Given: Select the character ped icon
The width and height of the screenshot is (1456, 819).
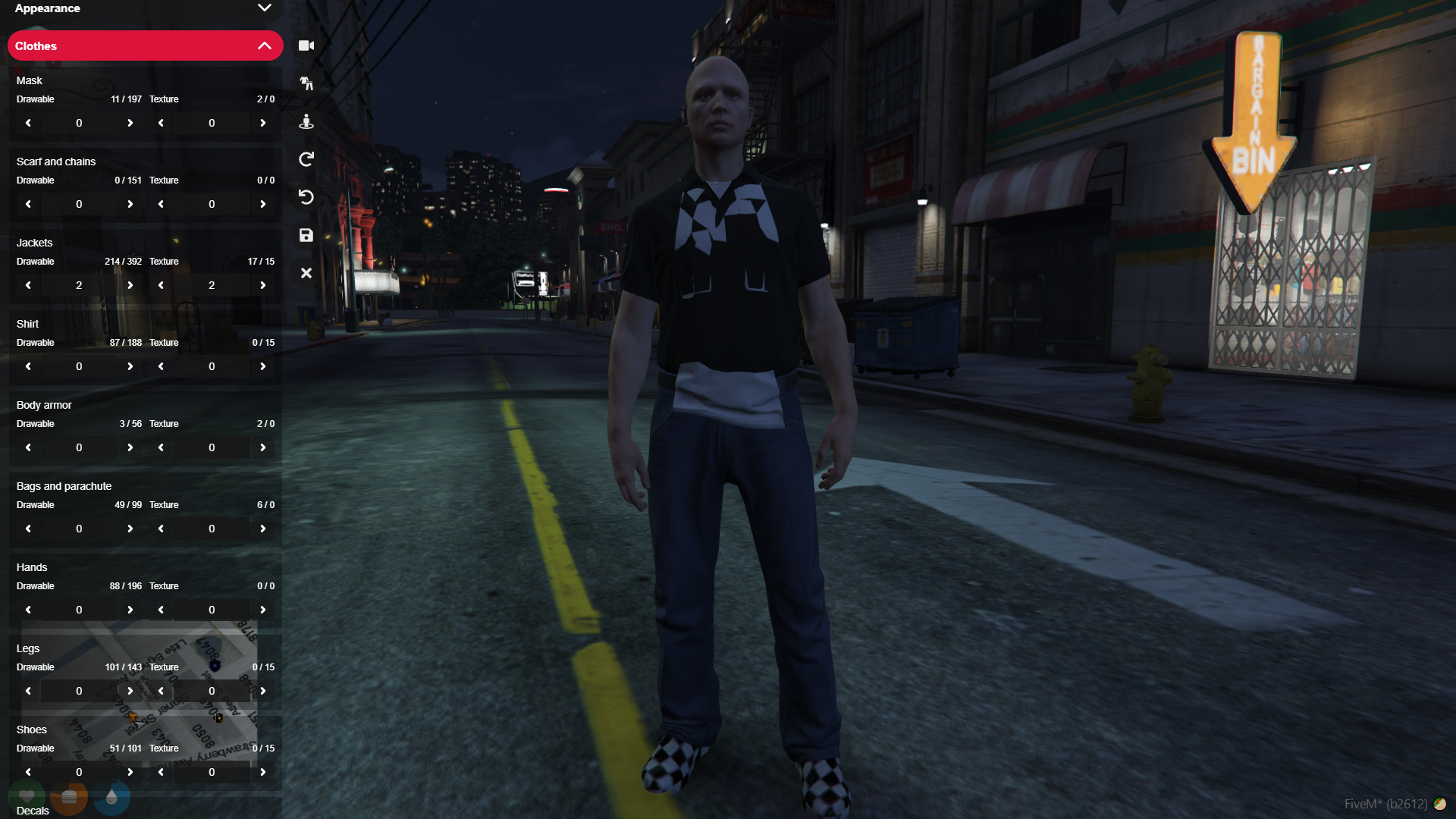Looking at the screenshot, I should click(306, 121).
